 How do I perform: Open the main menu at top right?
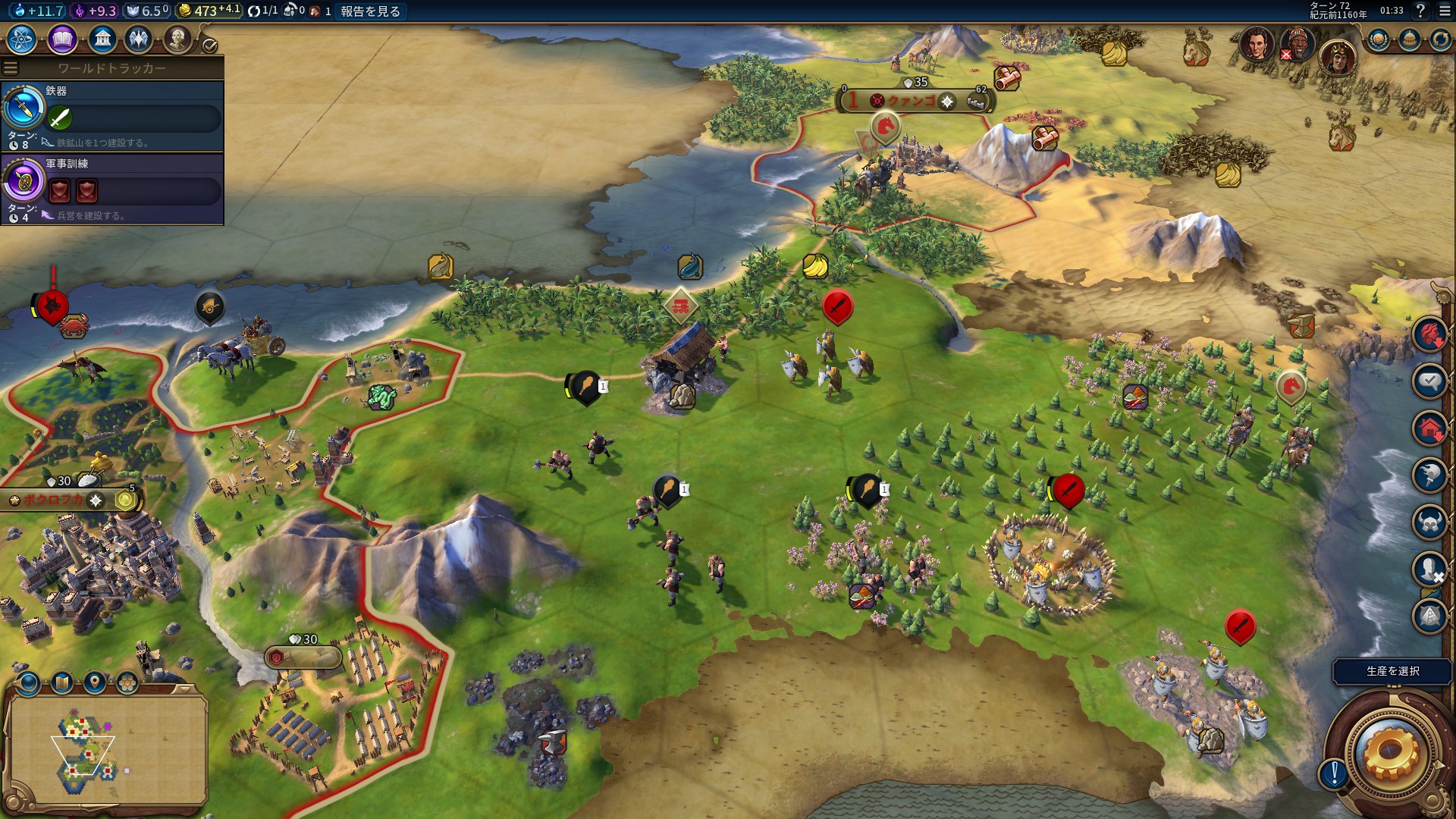pyautogui.click(x=1445, y=11)
